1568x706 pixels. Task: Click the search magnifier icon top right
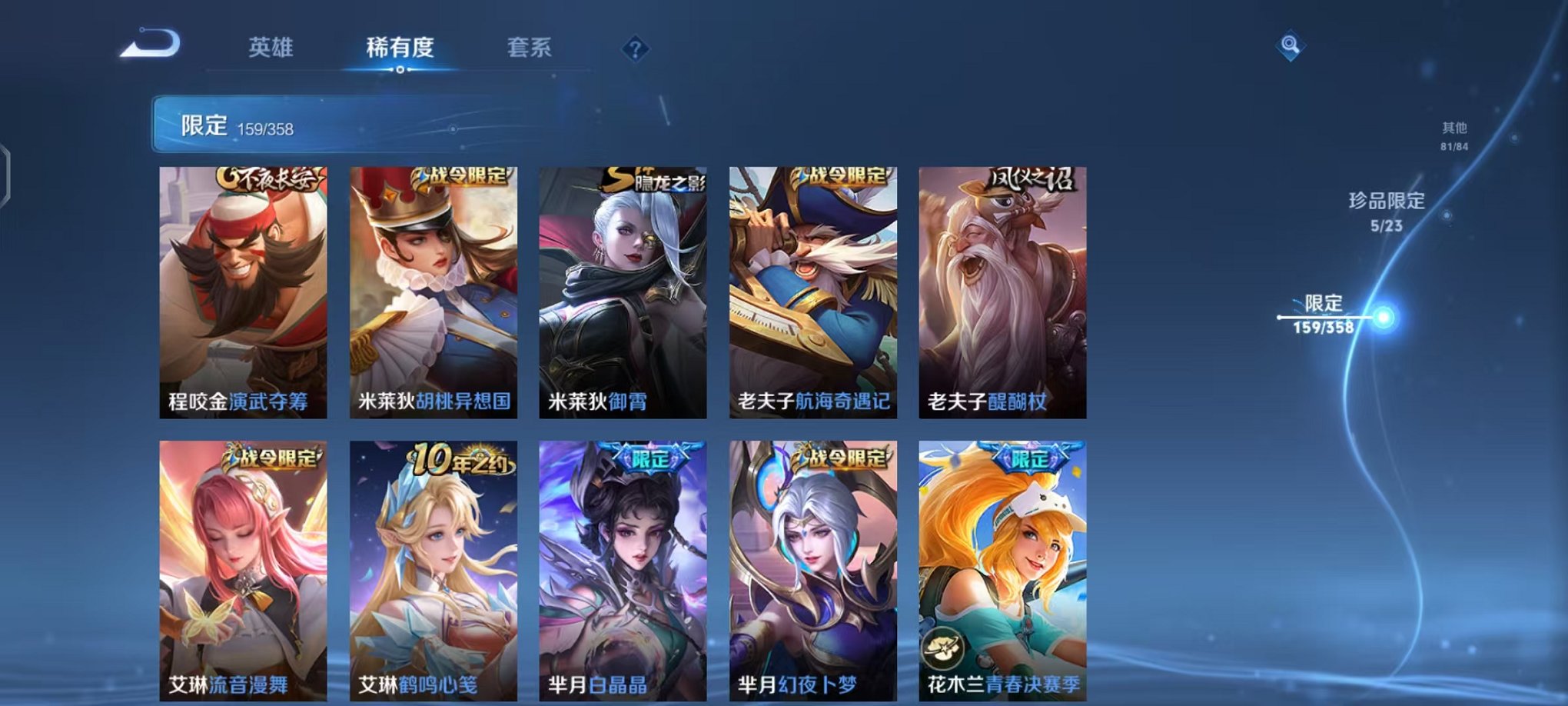[x=1292, y=45]
